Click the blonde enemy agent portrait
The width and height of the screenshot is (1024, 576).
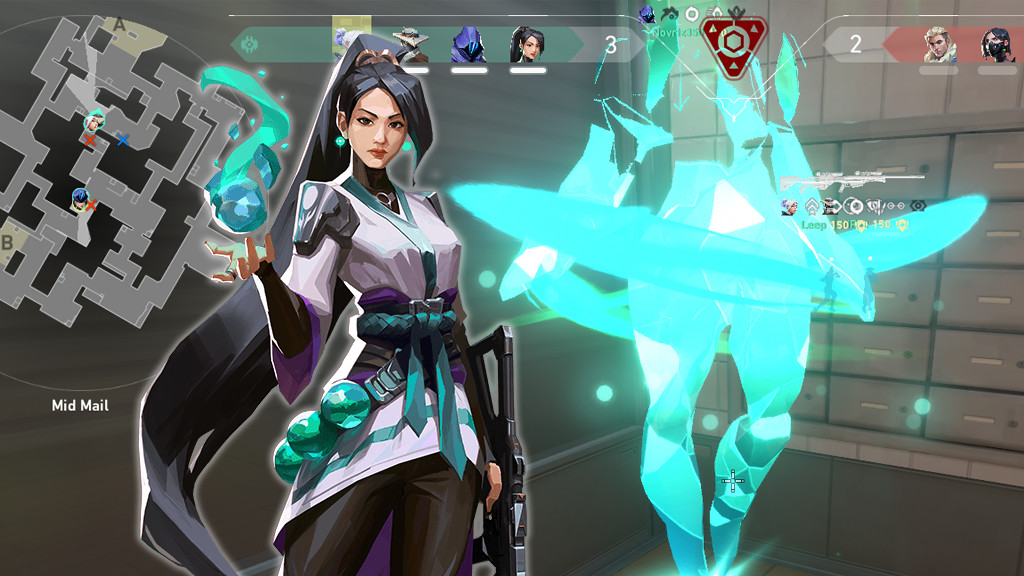coord(940,45)
